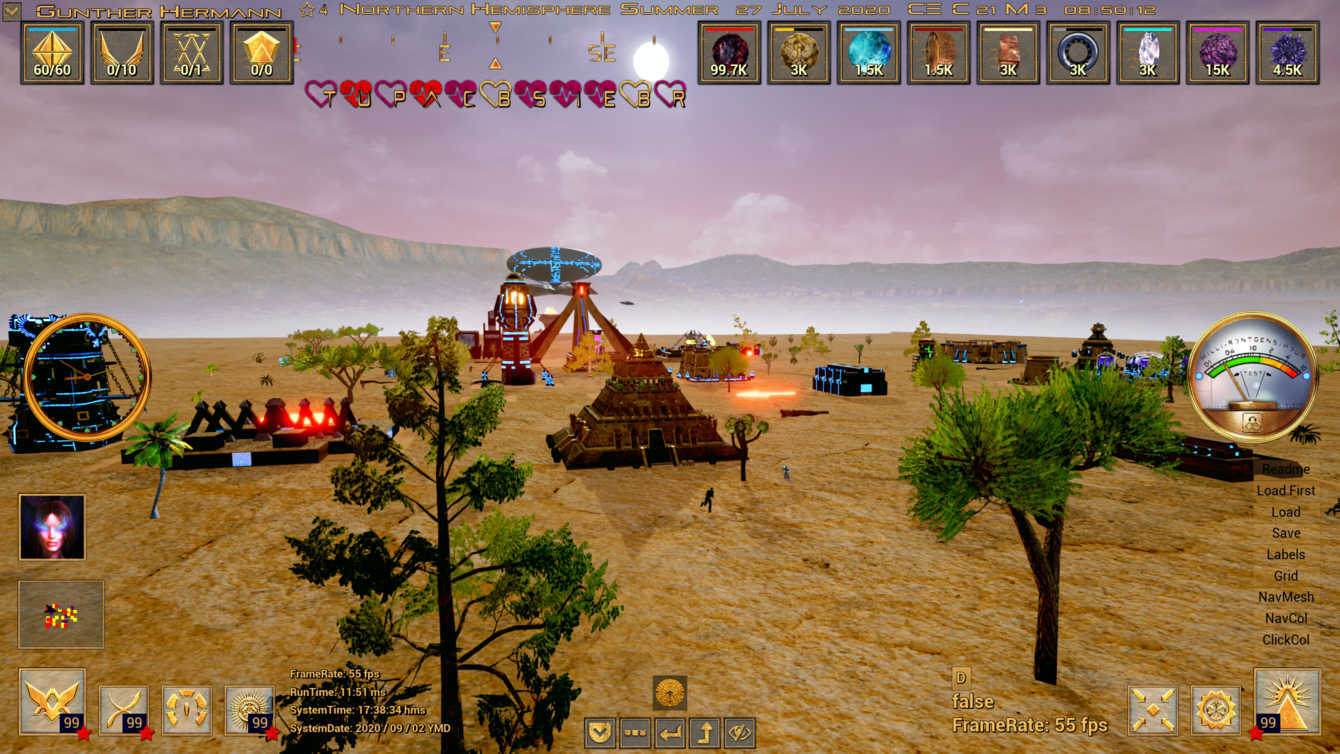Click the crossed blades ability icon
Viewport: 1340px width, 754px height.
123,708
